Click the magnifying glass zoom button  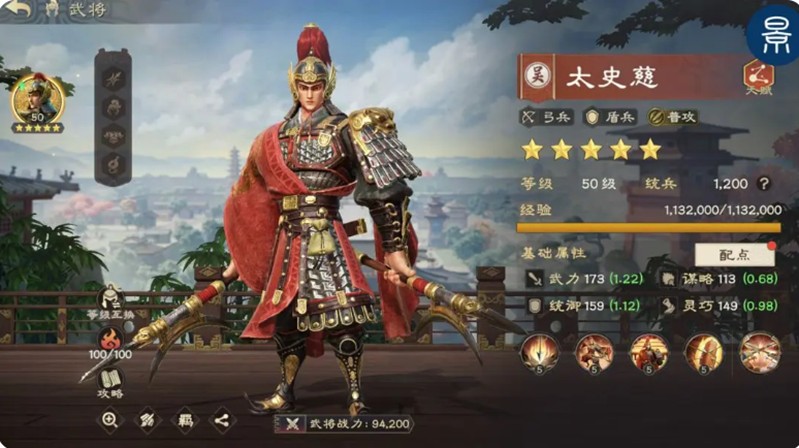click(110, 421)
